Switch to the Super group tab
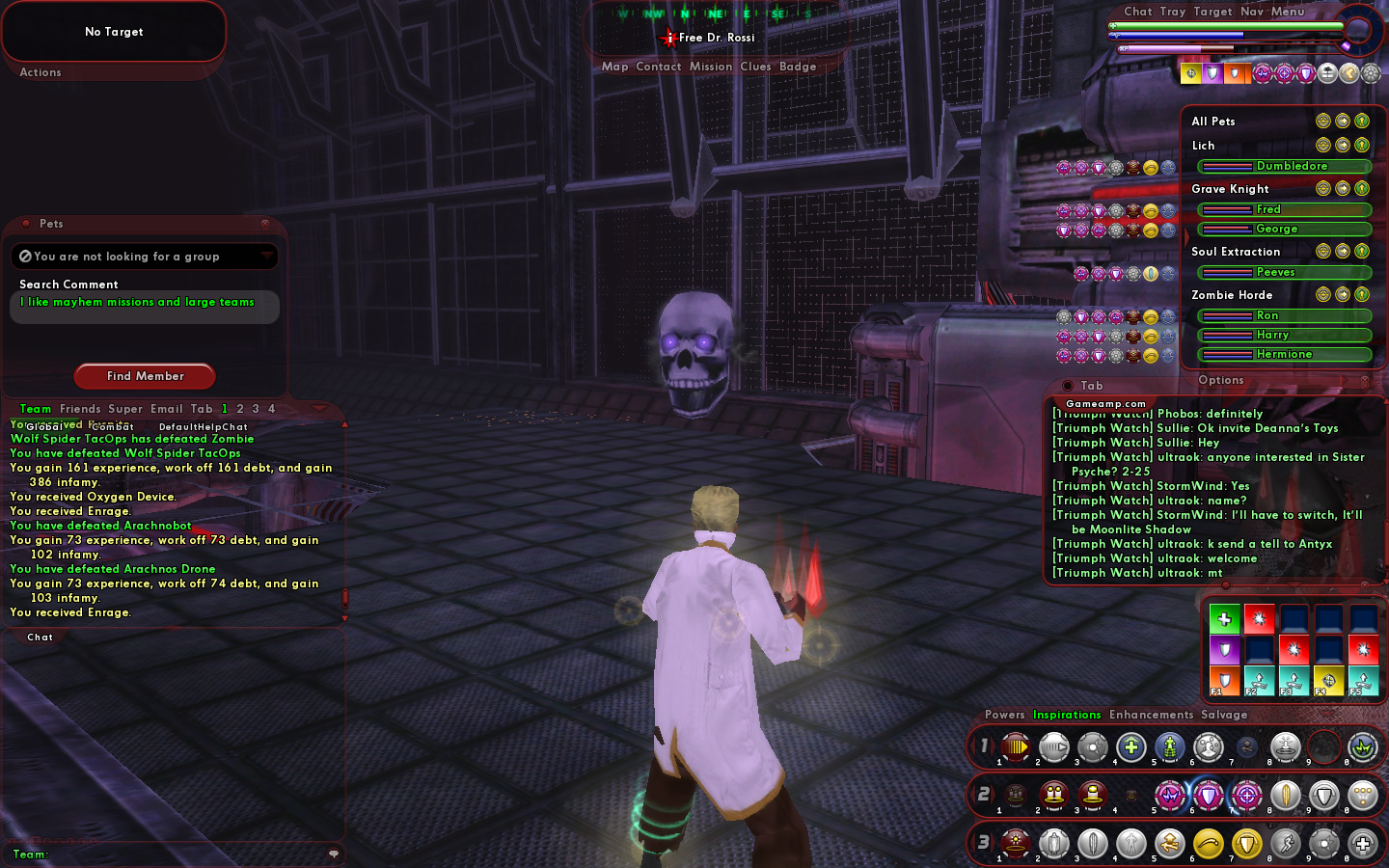Screen dimensions: 1389x868 (x=125, y=409)
